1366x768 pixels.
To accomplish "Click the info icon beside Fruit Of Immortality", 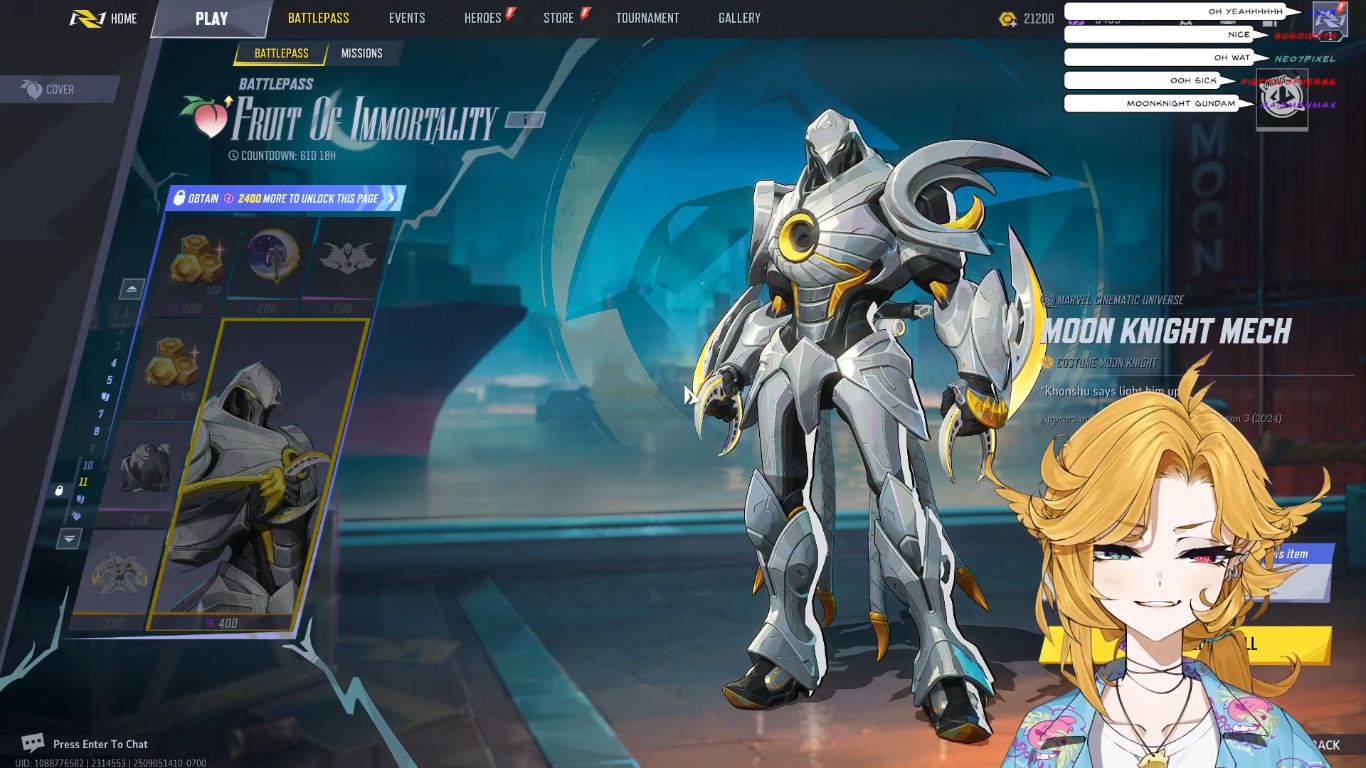I will (x=525, y=120).
